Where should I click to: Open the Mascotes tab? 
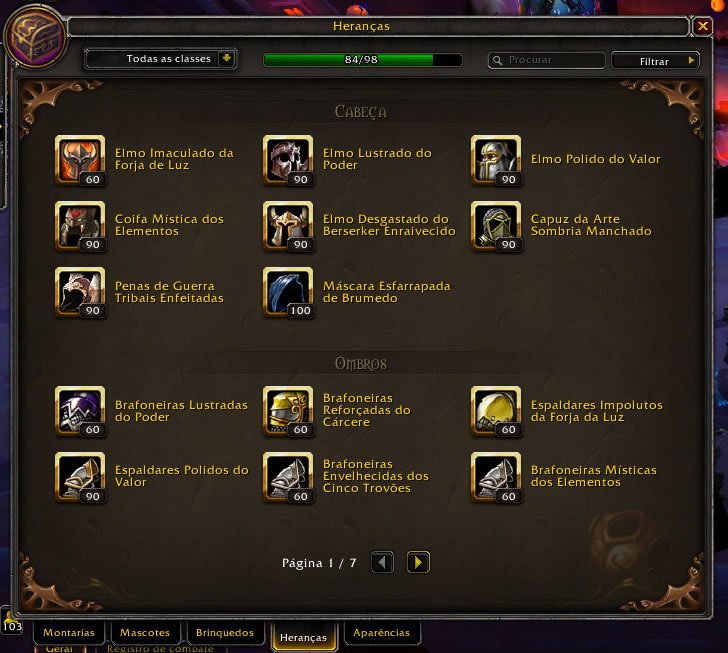click(x=145, y=633)
